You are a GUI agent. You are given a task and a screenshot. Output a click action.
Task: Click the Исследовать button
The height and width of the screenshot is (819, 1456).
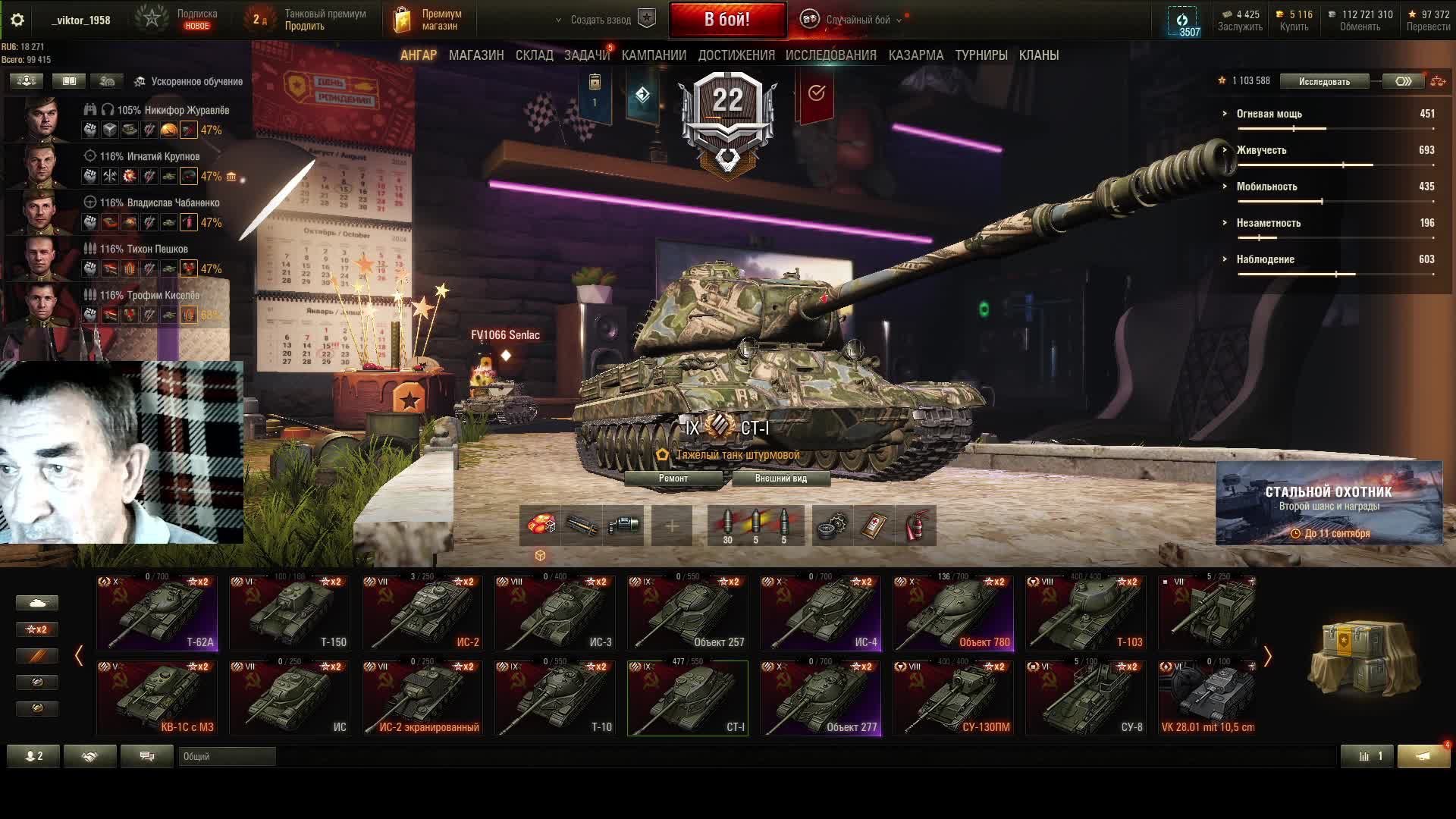(1324, 81)
